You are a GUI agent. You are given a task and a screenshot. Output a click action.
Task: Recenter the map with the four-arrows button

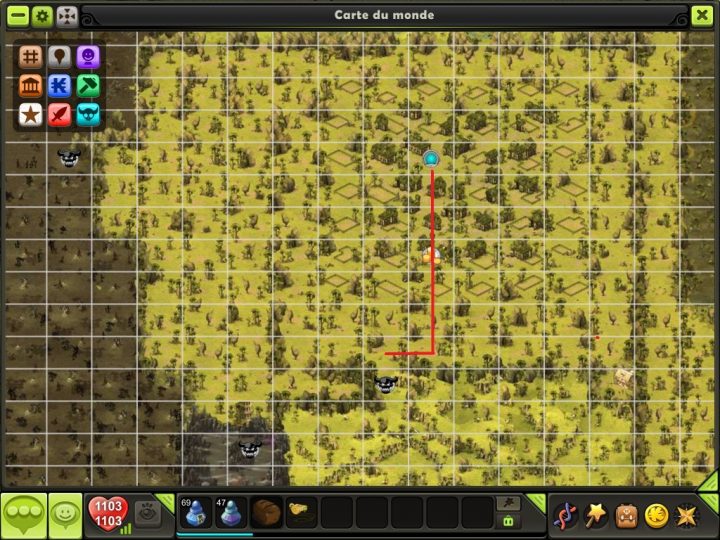coord(67,16)
